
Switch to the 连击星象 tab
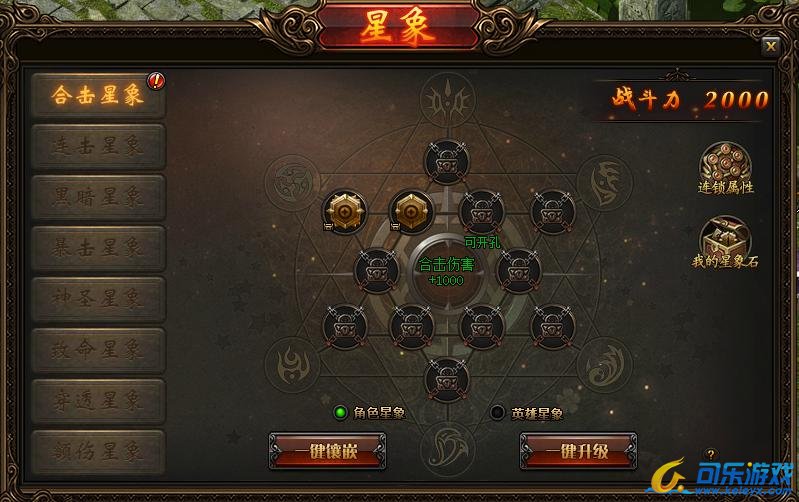coord(98,146)
